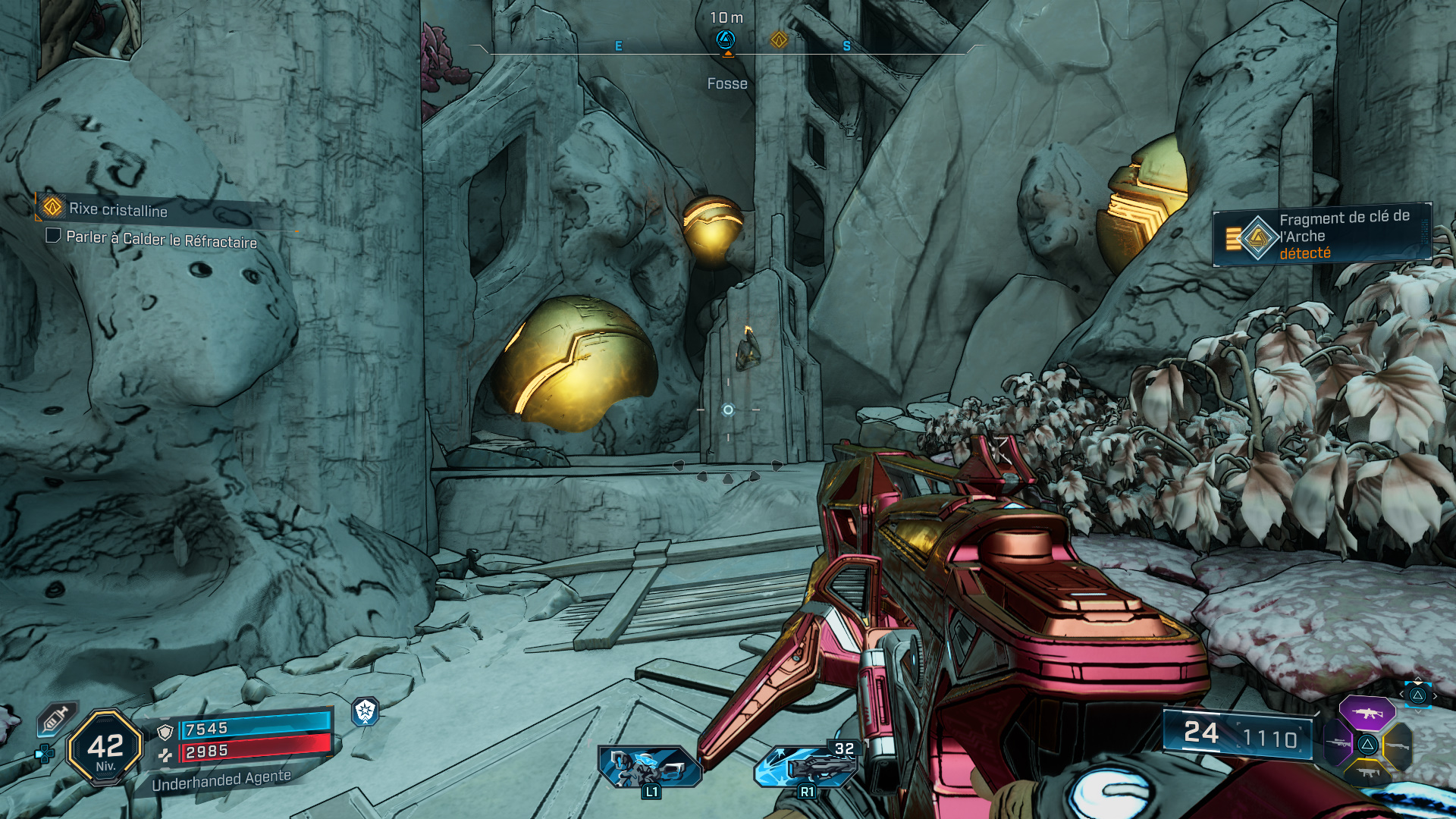Screen dimensions: 1456x819
Task: Equip the shotgun weapon slot
Action: [x=1397, y=745]
